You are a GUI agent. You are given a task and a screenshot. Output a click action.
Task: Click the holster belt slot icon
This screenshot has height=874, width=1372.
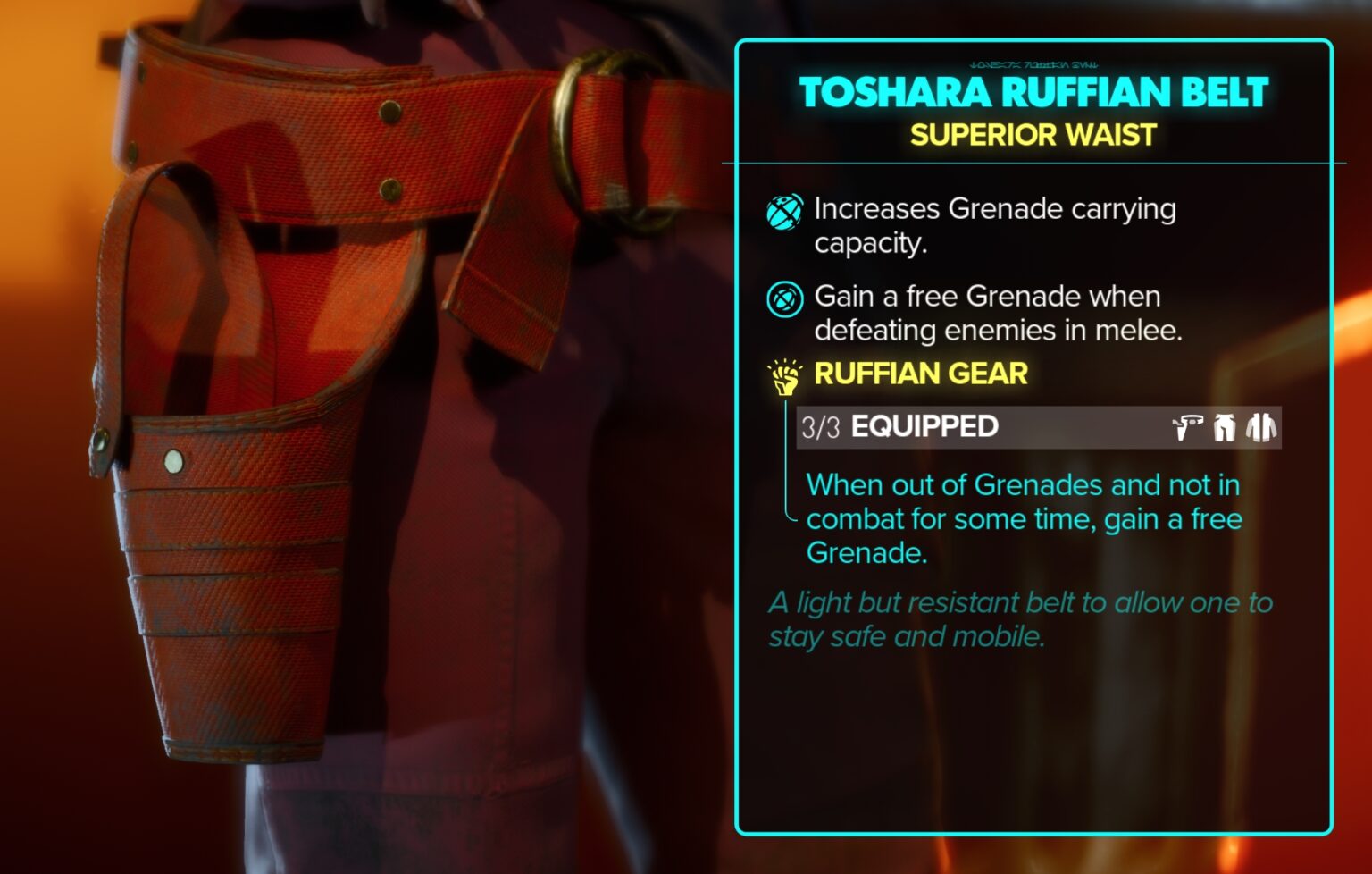point(1188,427)
